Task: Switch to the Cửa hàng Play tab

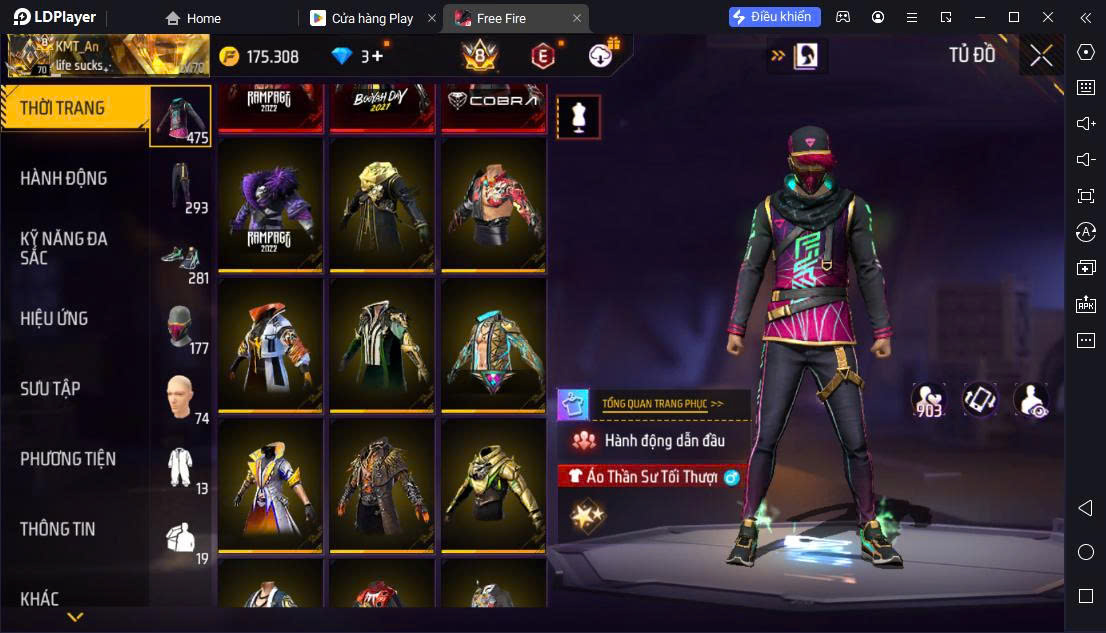Action: pyautogui.click(x=371, y=18)
